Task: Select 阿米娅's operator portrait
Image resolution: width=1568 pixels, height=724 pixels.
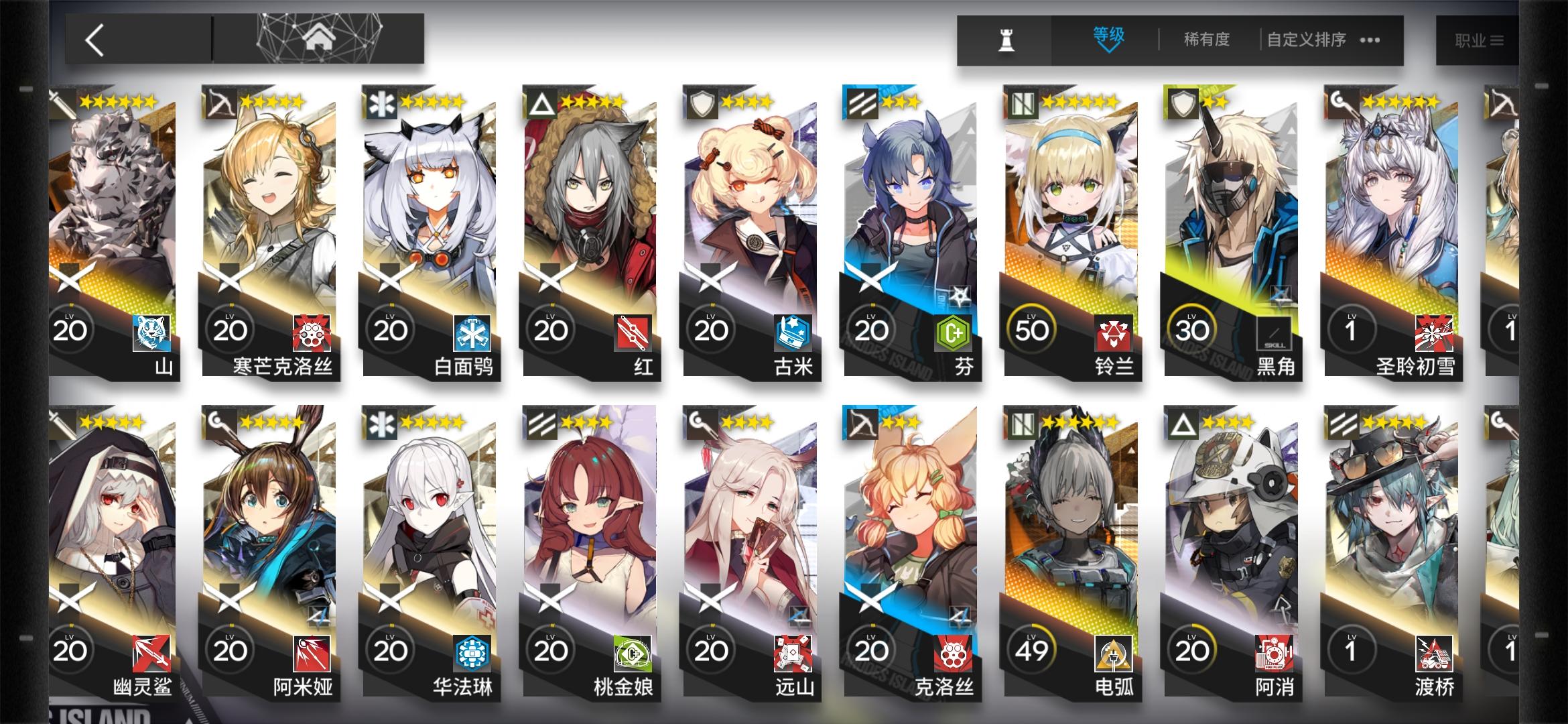Action: click(x=268, y=523)
